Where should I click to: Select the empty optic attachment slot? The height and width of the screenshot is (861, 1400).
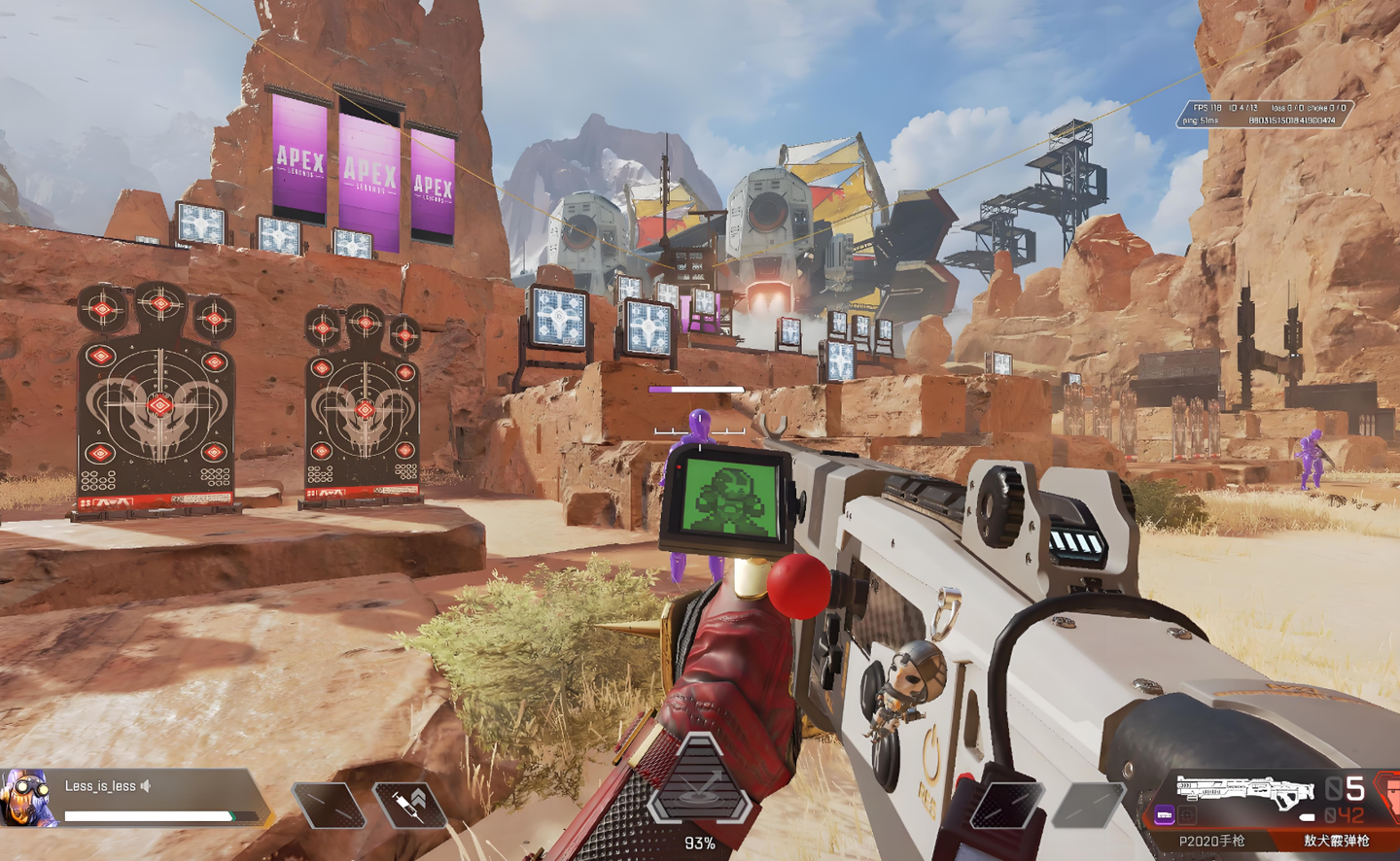(1187, 814)
